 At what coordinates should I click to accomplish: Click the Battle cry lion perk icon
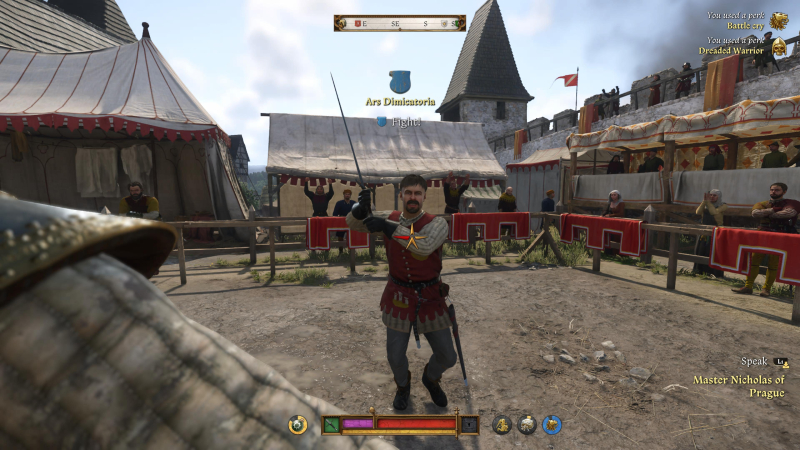coord(779,20)
